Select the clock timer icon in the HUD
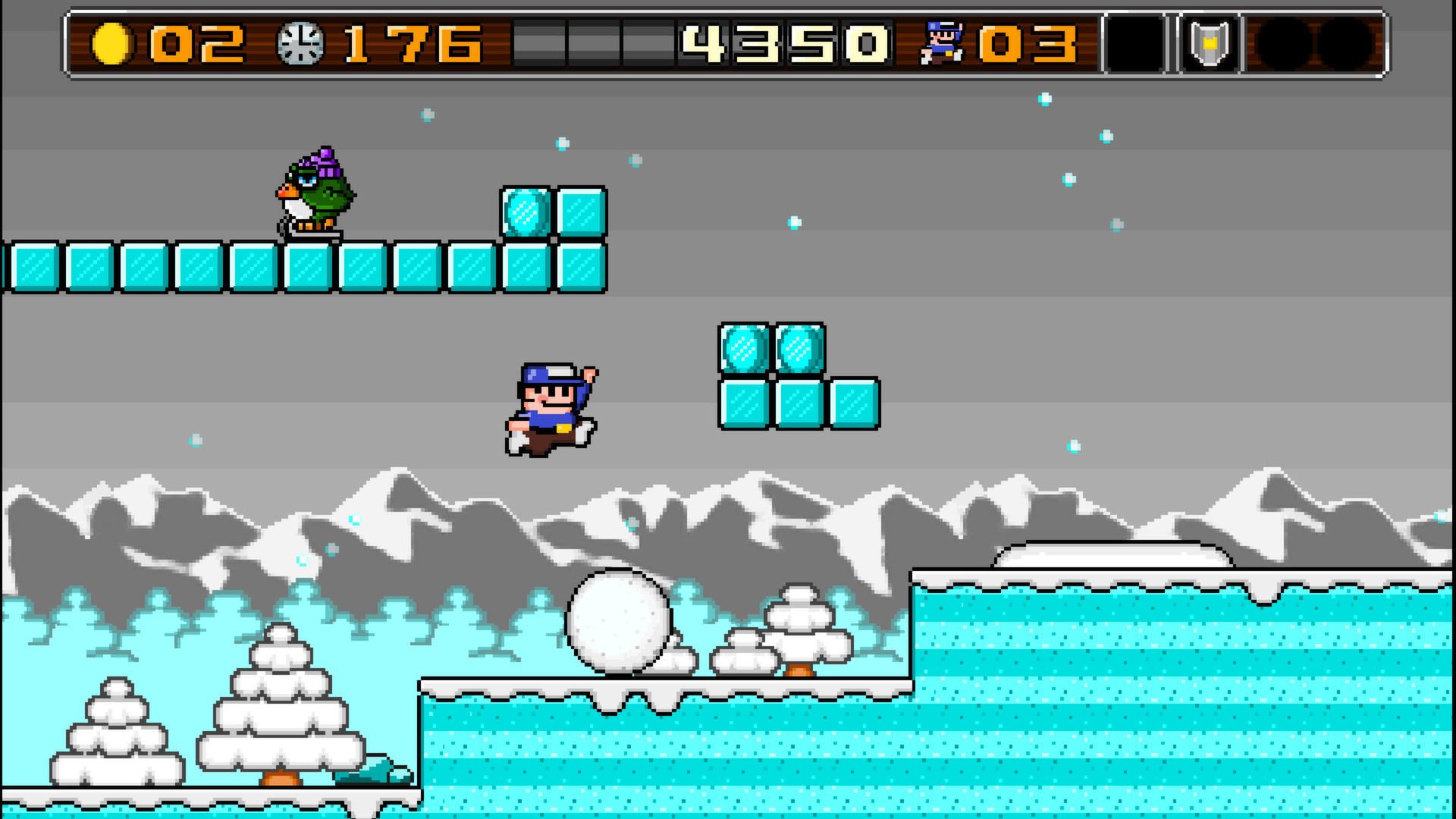Image resolution: width=1456 pixels, height=819 pixels. pyautogui.click(x=299, y=42)
